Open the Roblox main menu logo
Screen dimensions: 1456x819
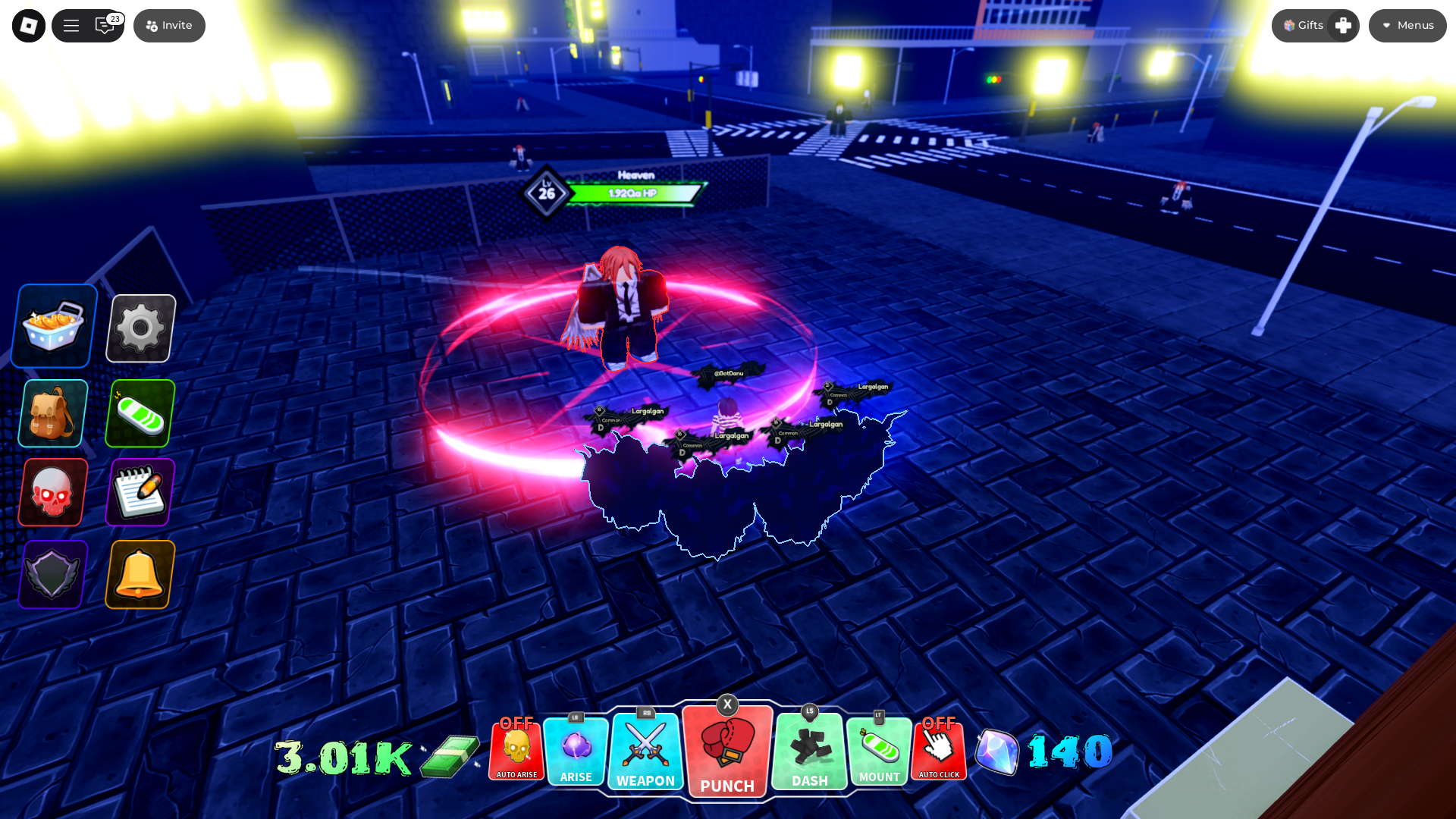tap(29, 26)
